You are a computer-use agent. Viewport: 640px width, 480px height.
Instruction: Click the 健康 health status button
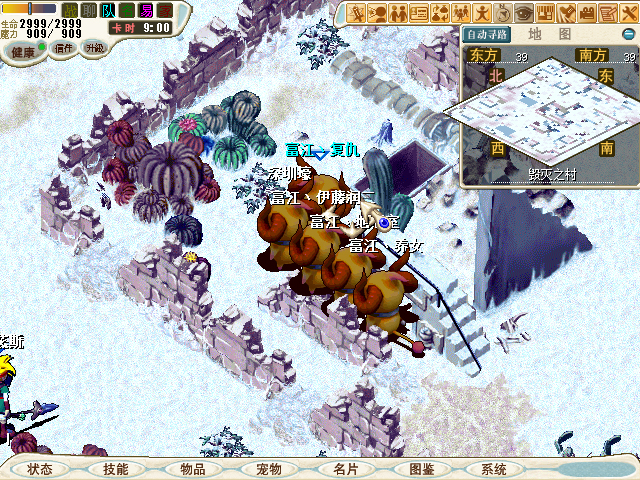point(24,49)
